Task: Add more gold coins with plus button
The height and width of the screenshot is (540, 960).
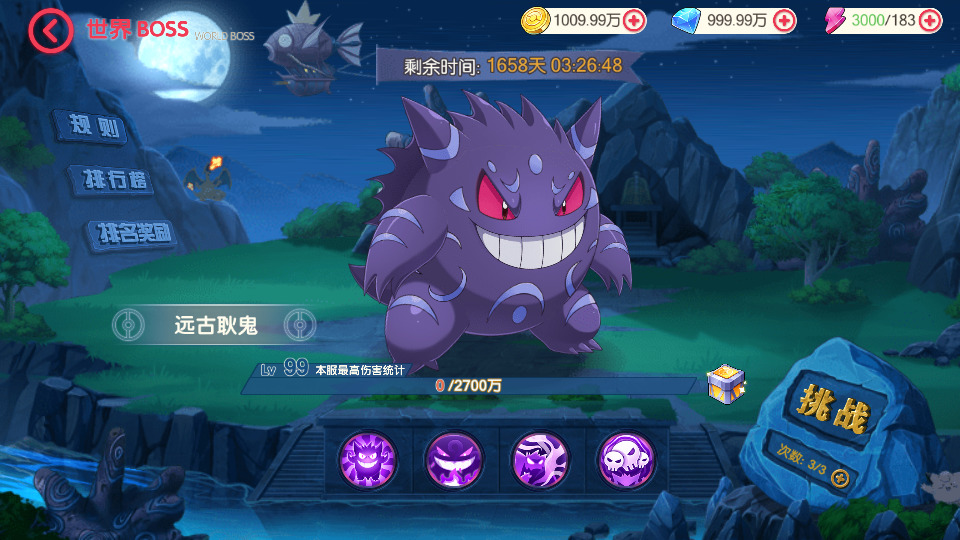Action: 634,20
